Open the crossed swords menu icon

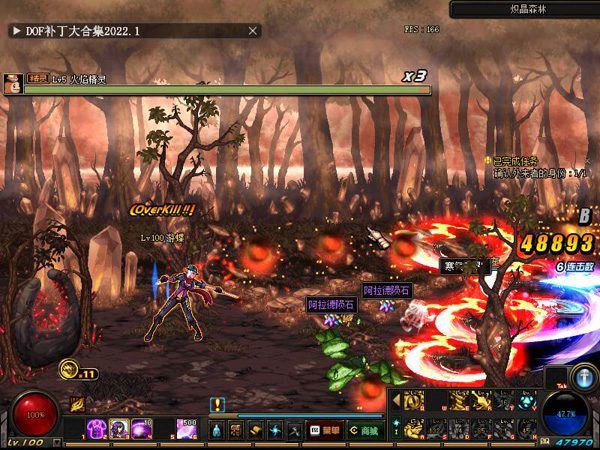(294, 430)
